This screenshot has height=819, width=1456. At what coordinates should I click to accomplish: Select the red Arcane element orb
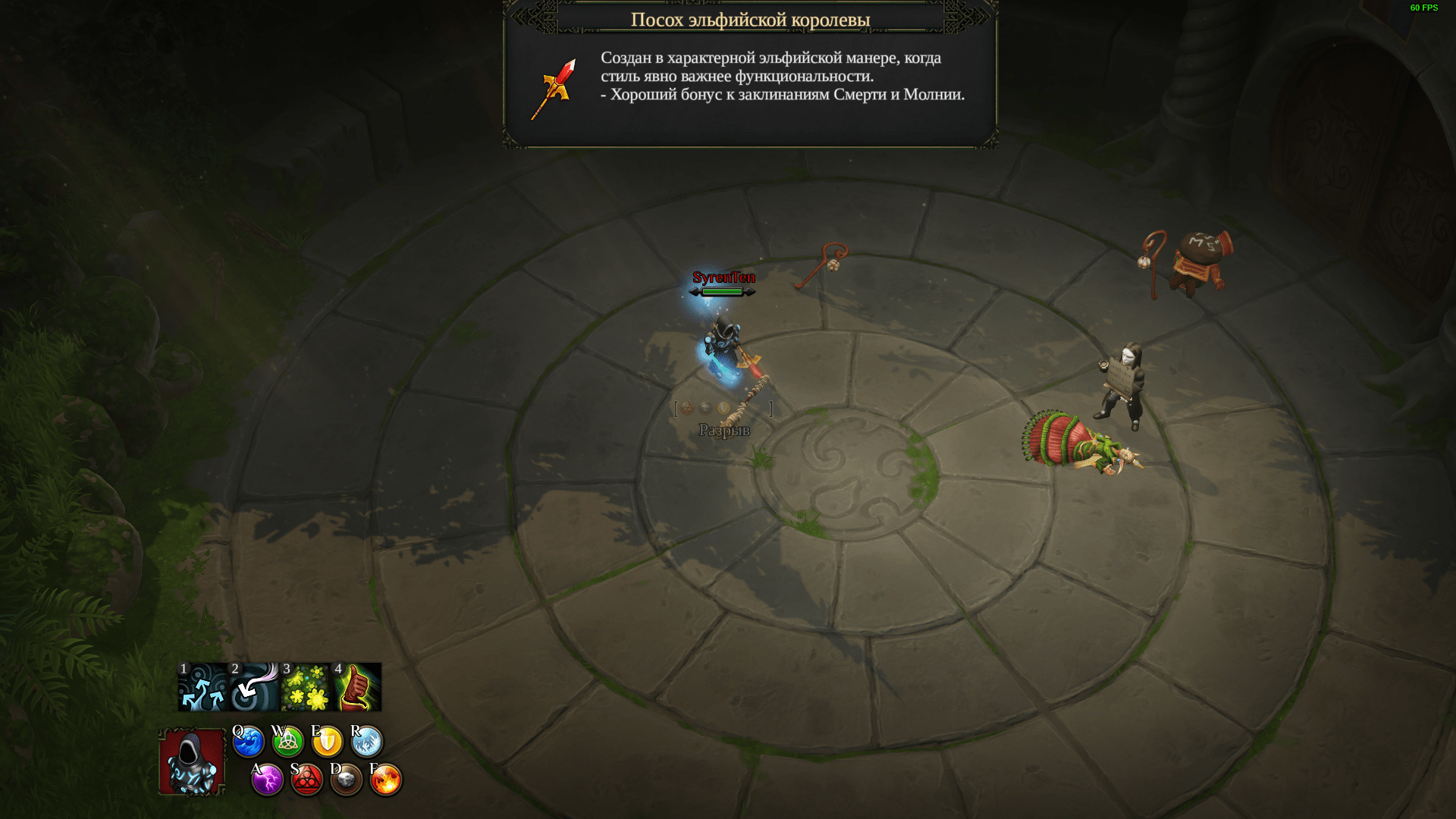tap(307, 780)
